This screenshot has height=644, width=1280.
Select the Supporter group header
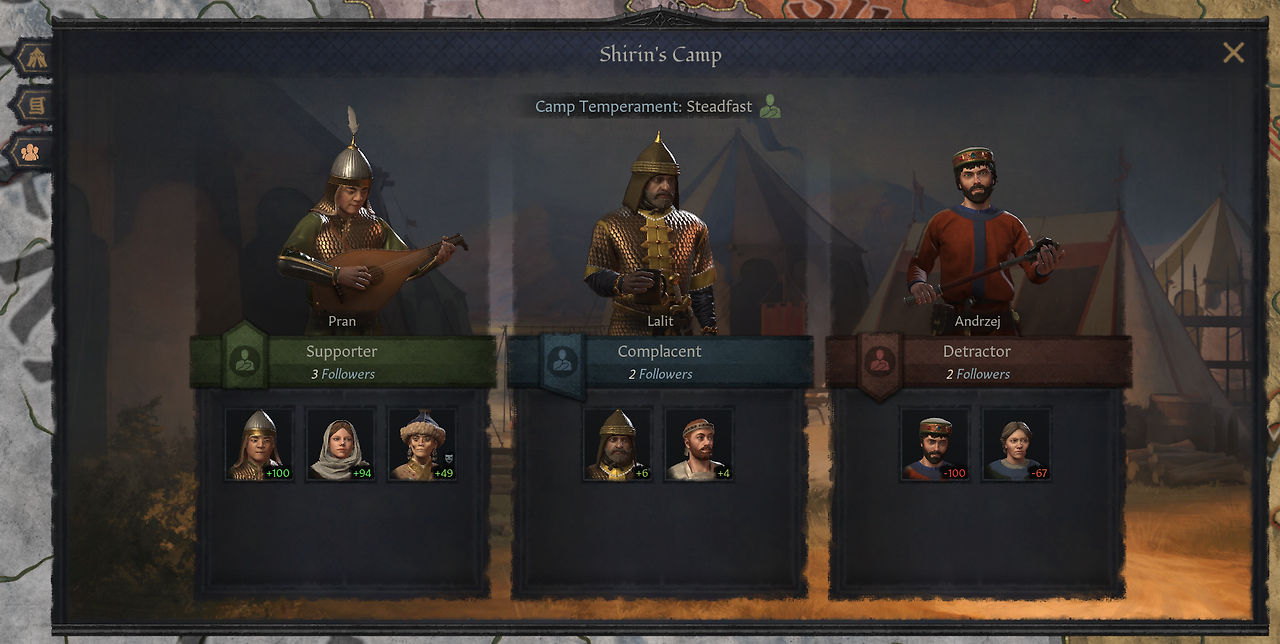coord(342,361)
